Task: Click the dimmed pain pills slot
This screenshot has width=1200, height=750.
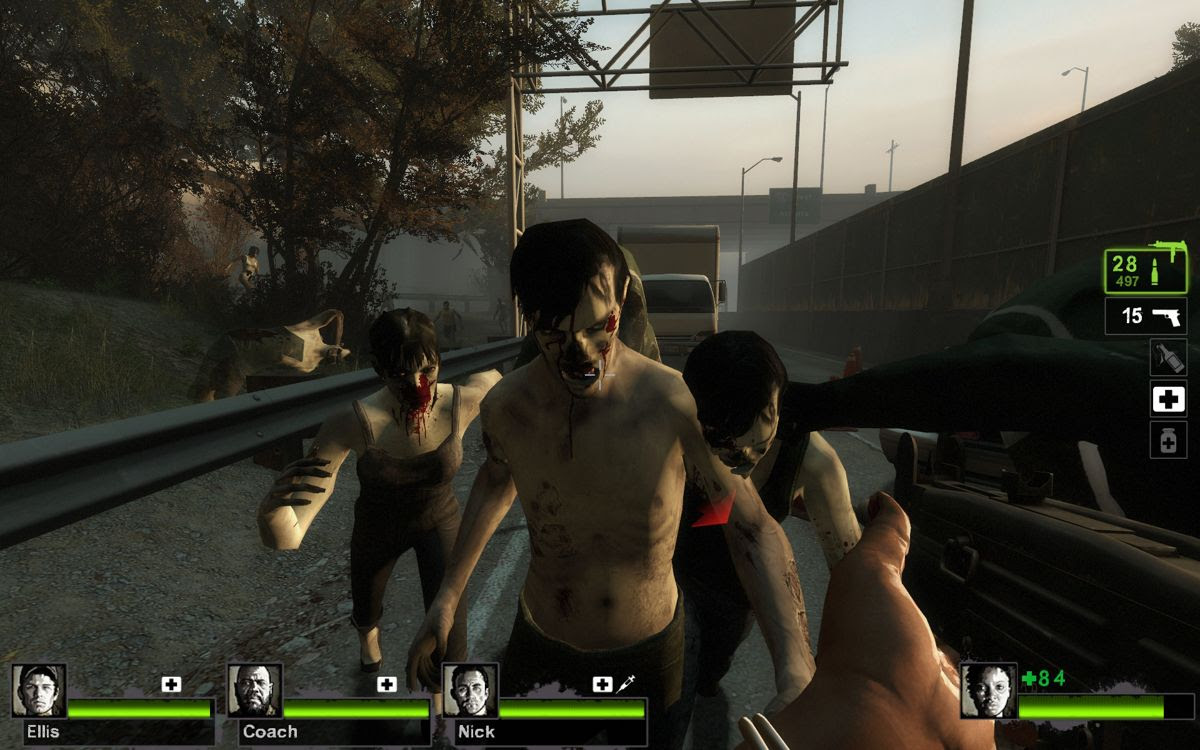Action: (x=1167, y=440)
